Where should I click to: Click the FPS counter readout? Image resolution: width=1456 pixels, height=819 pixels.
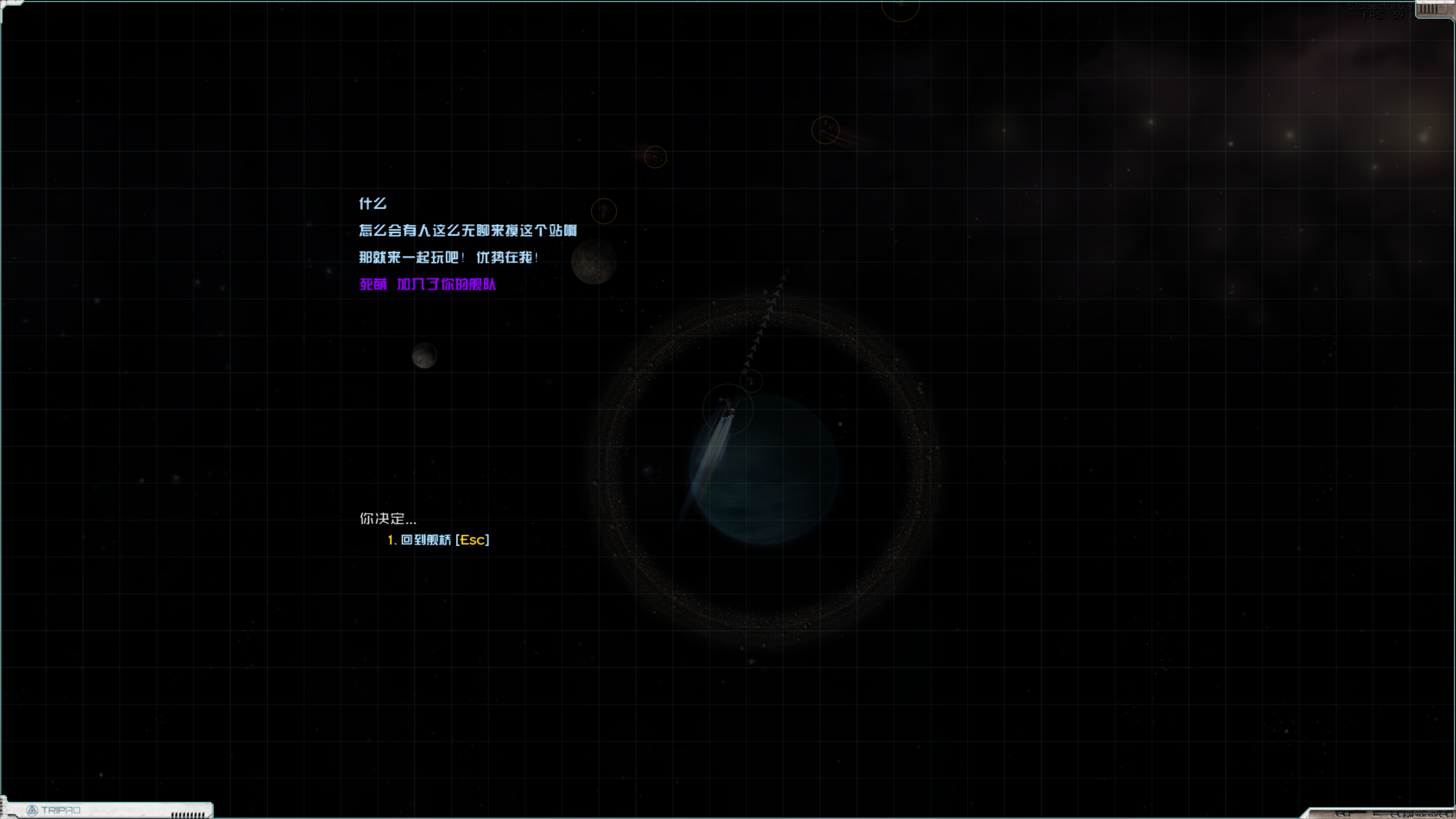coord(1391,16)
